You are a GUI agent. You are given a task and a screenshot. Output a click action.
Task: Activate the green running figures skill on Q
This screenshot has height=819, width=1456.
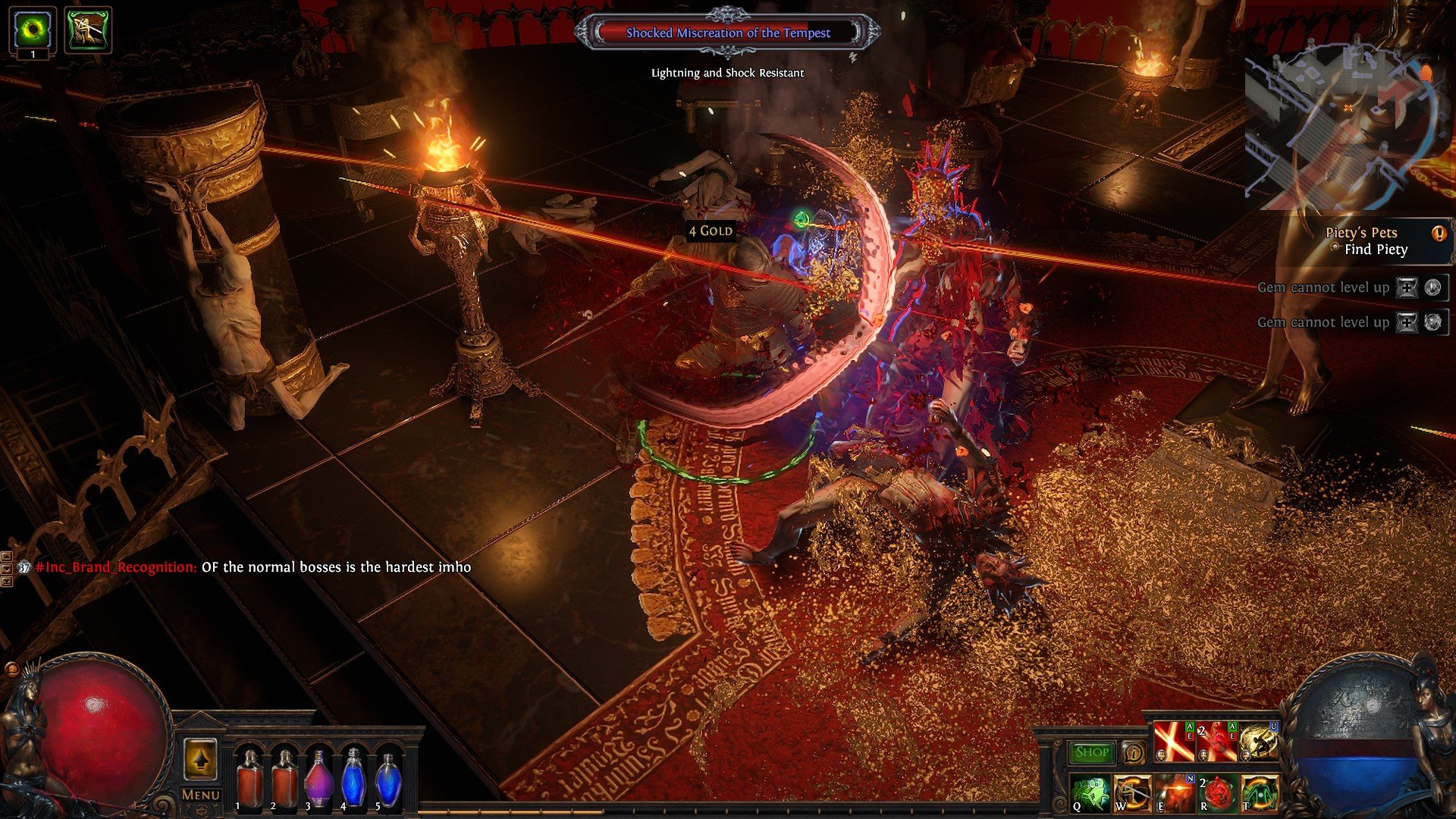coord(1090,792)
